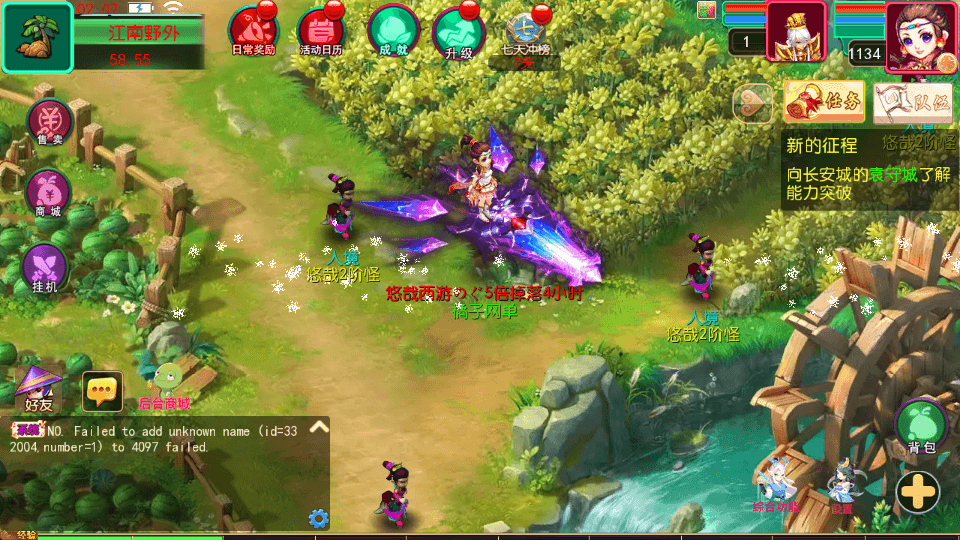The image size is (960, 540).
Task: Open the 日常奖励 daily rewards icon
Action: 252,29
